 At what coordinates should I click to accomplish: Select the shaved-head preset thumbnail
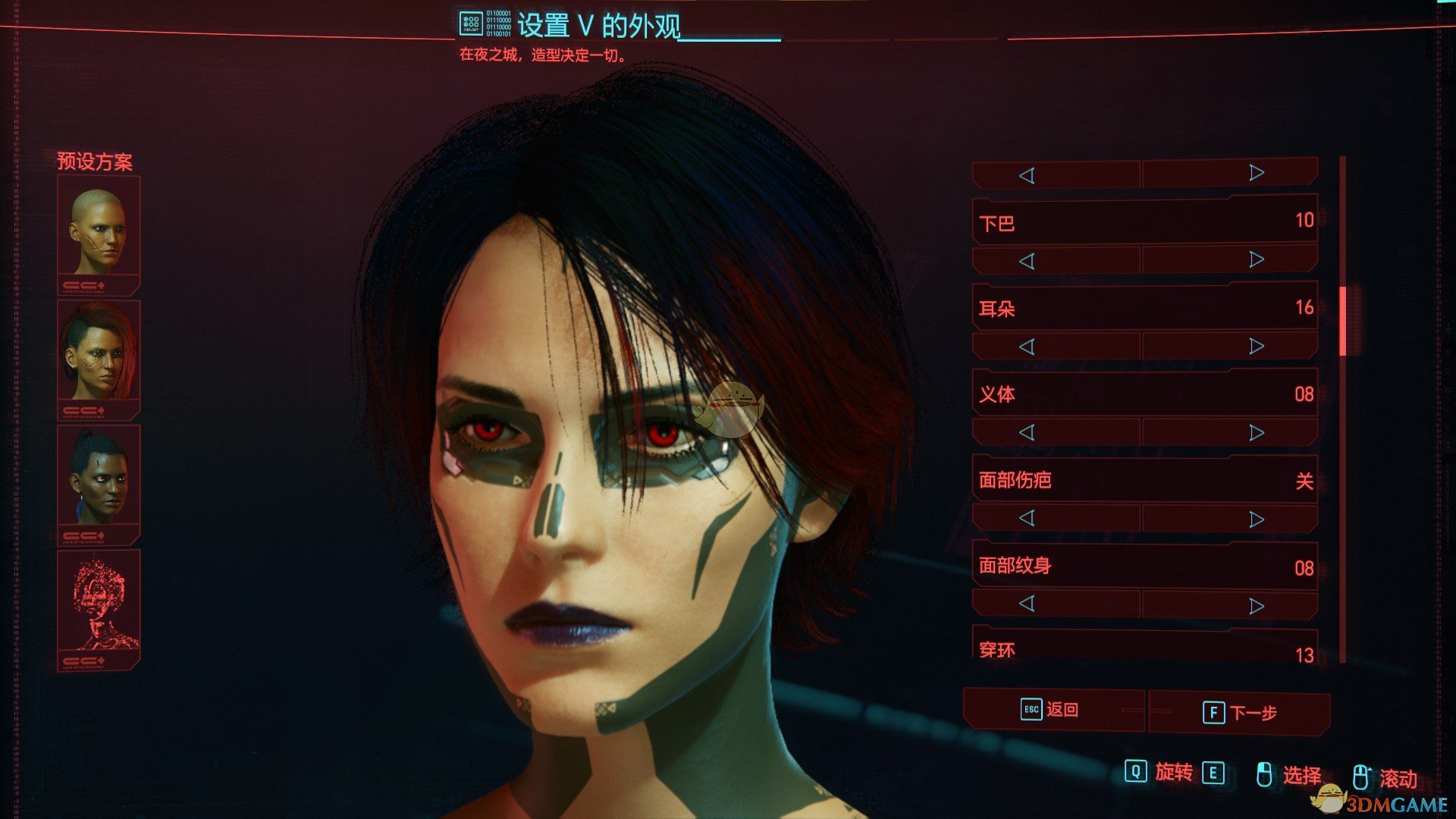99,231
